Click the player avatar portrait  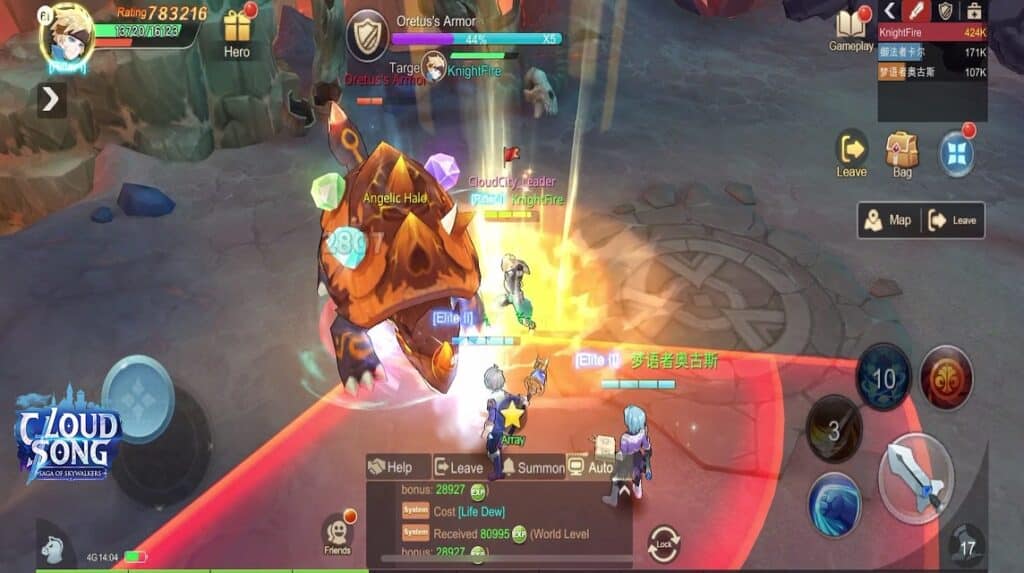tap(66, 36)
